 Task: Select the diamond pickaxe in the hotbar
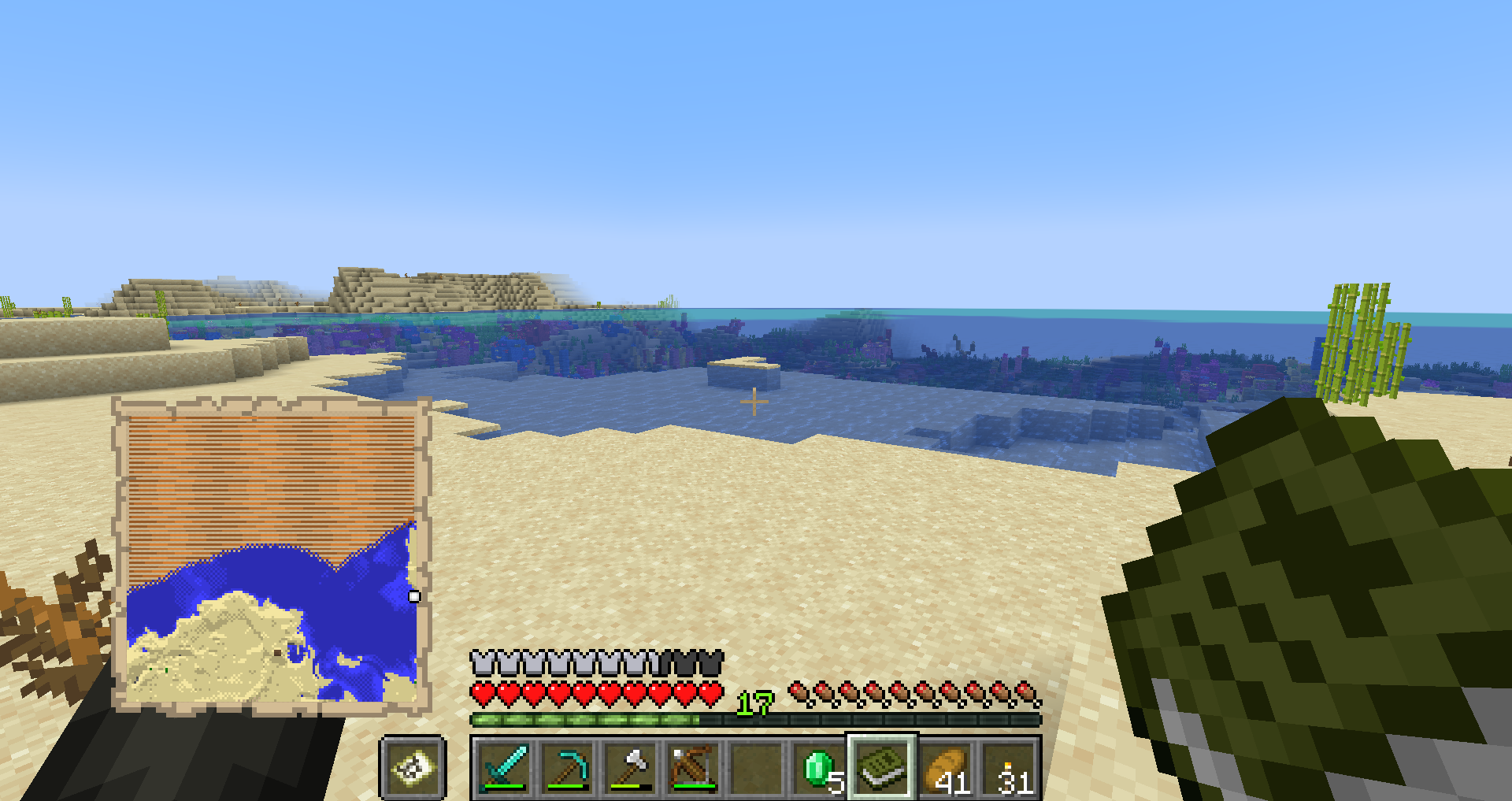[x=566, y=768]
